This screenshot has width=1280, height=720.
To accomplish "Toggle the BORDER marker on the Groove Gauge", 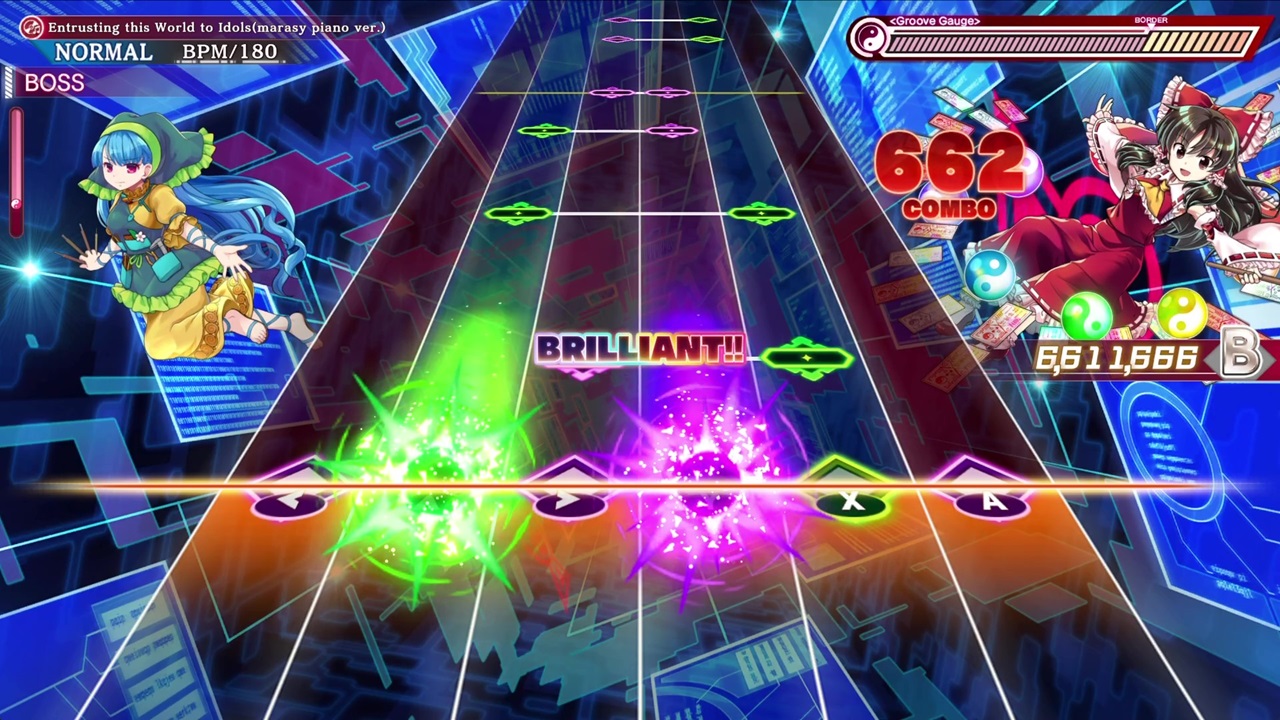I will [x=1151, y=20].
